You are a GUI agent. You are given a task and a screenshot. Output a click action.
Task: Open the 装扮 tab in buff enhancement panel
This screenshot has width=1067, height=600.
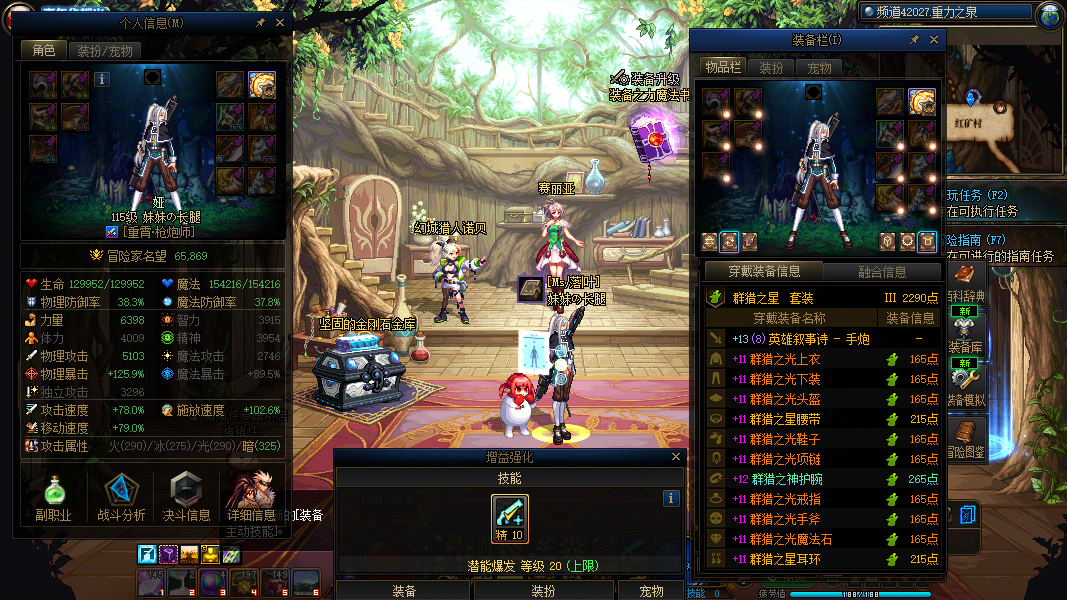pyautogui.click(x=542, y=591)
